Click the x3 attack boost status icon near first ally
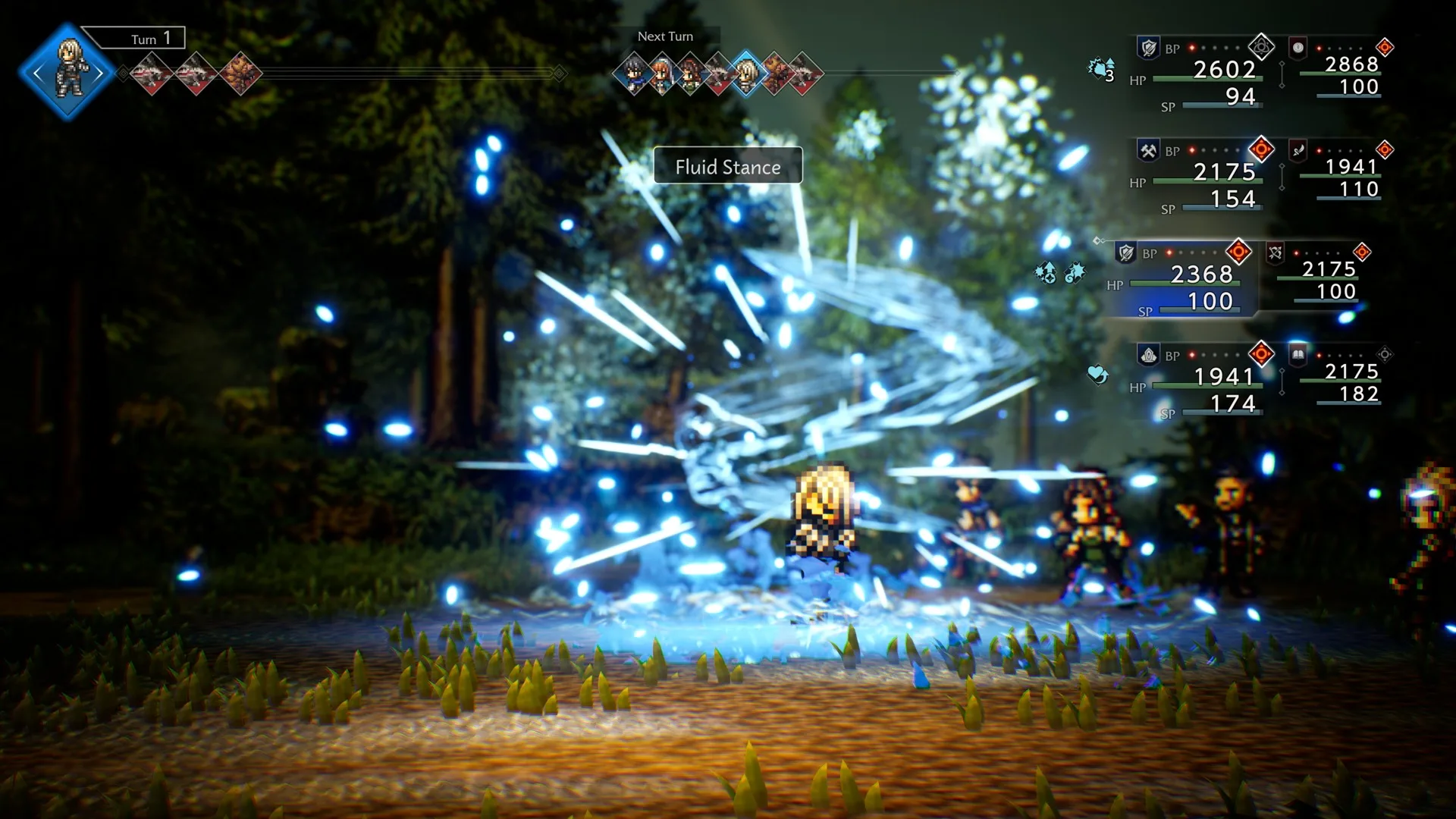Viewport: 1456px width, 819px height. point(1099,70)
